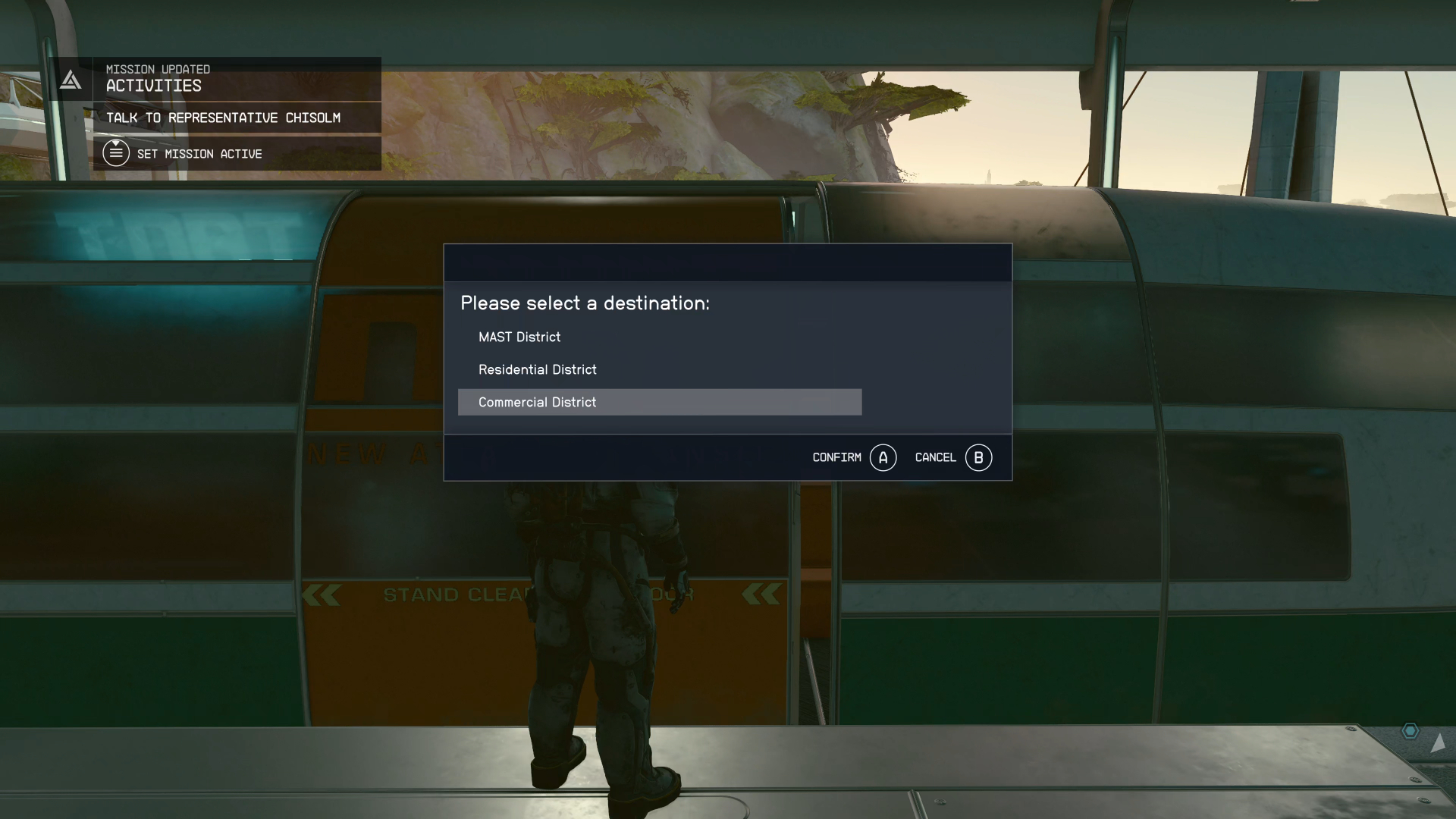
Task: Click the Activities triangle mission logo icon
Action: [70, 79]
